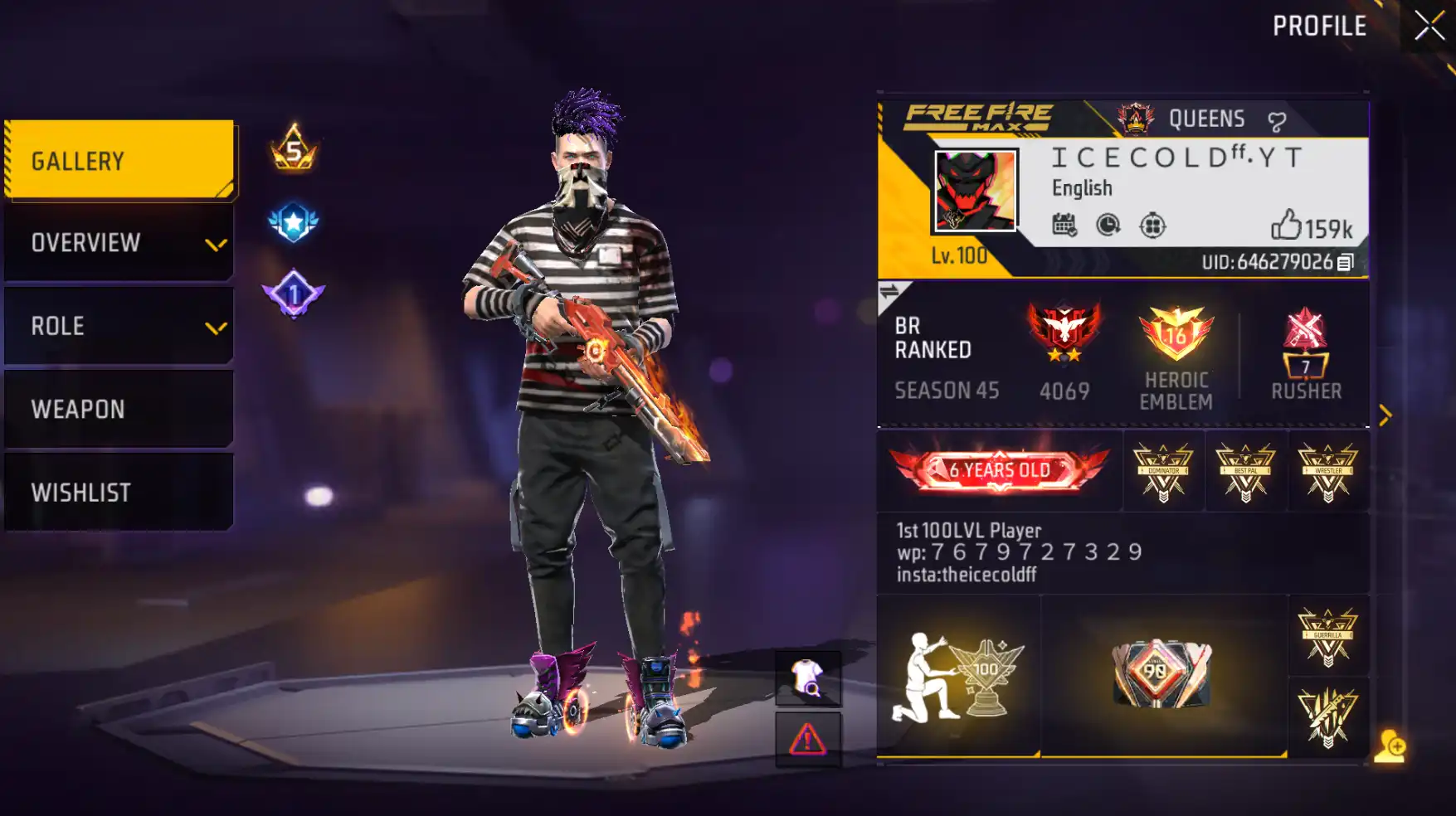Expand the OVERVIEW section chevron

tap(217, 245)
